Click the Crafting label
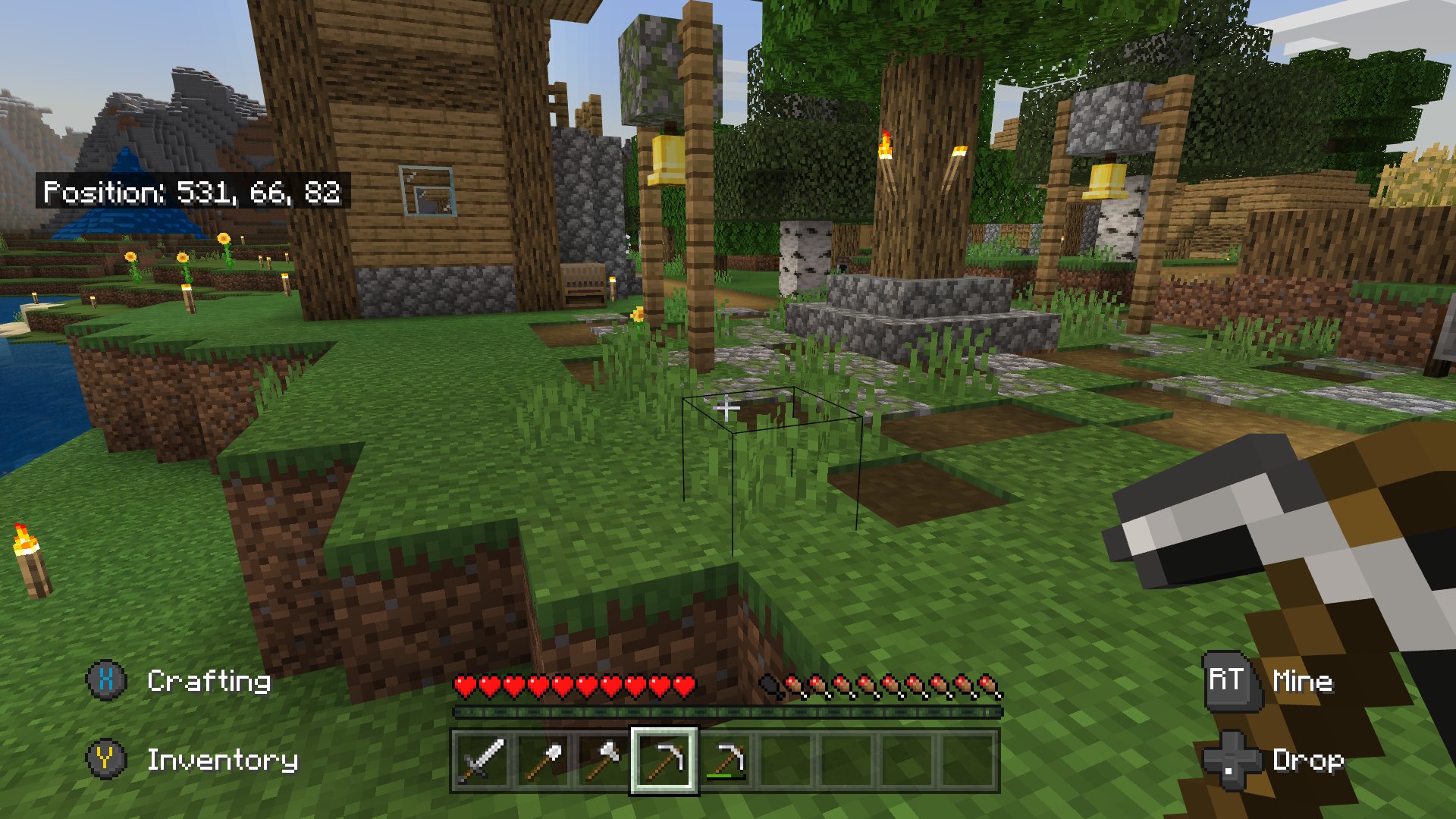The height and width of the screenshot is (819, 1456). coord(209,681)
